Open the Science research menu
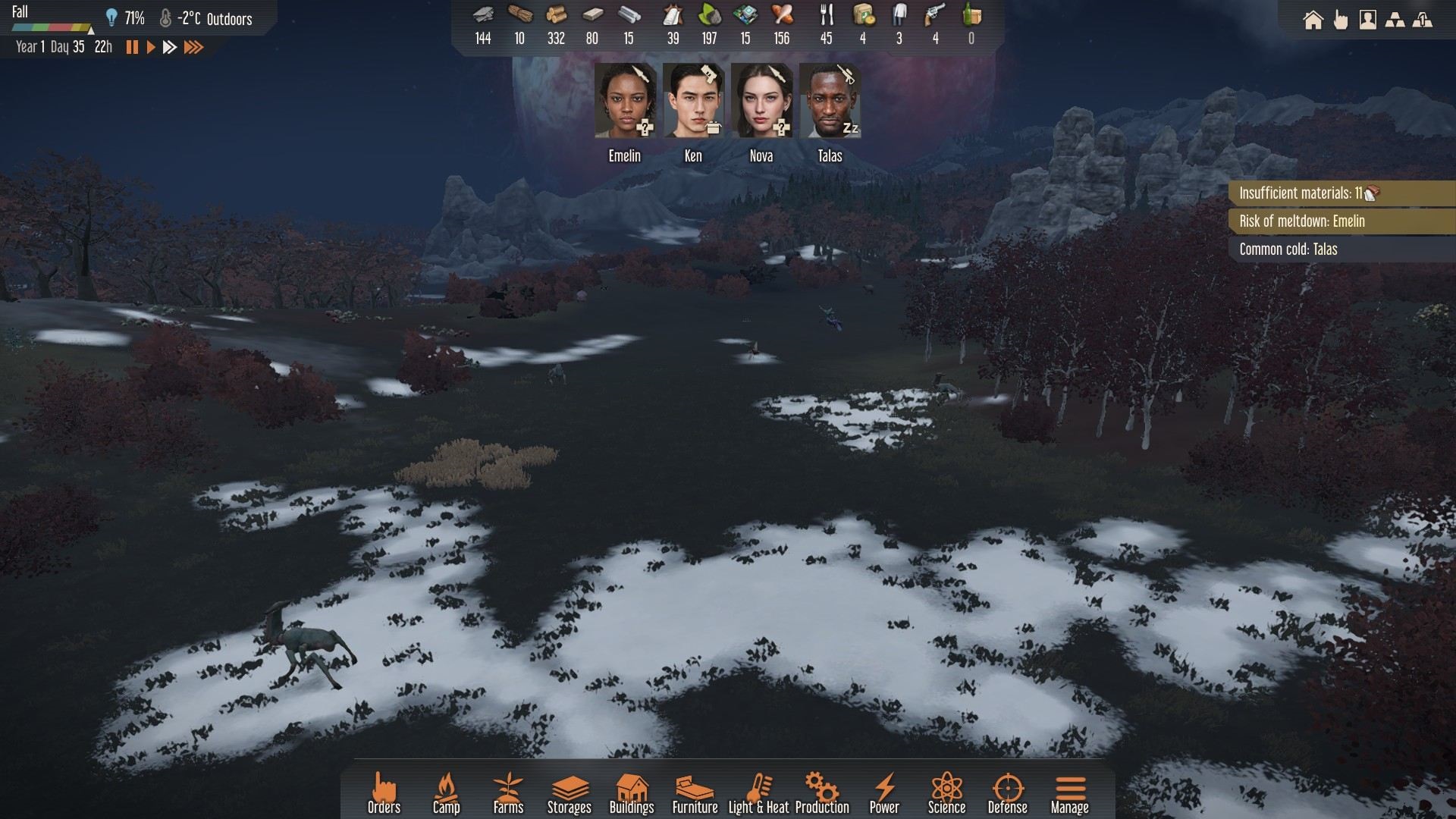Image resolution: width=1456 pixels, height=819 pixels. [x=946, y=793]
